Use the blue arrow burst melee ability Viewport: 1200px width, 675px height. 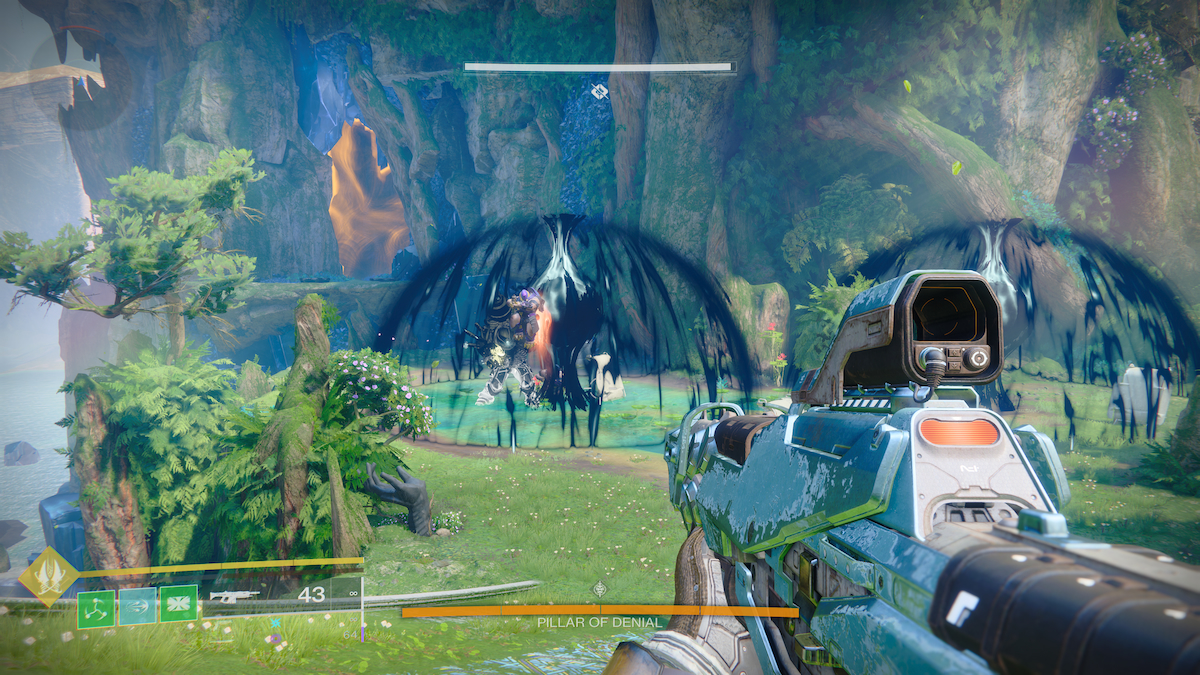point(137,606)
